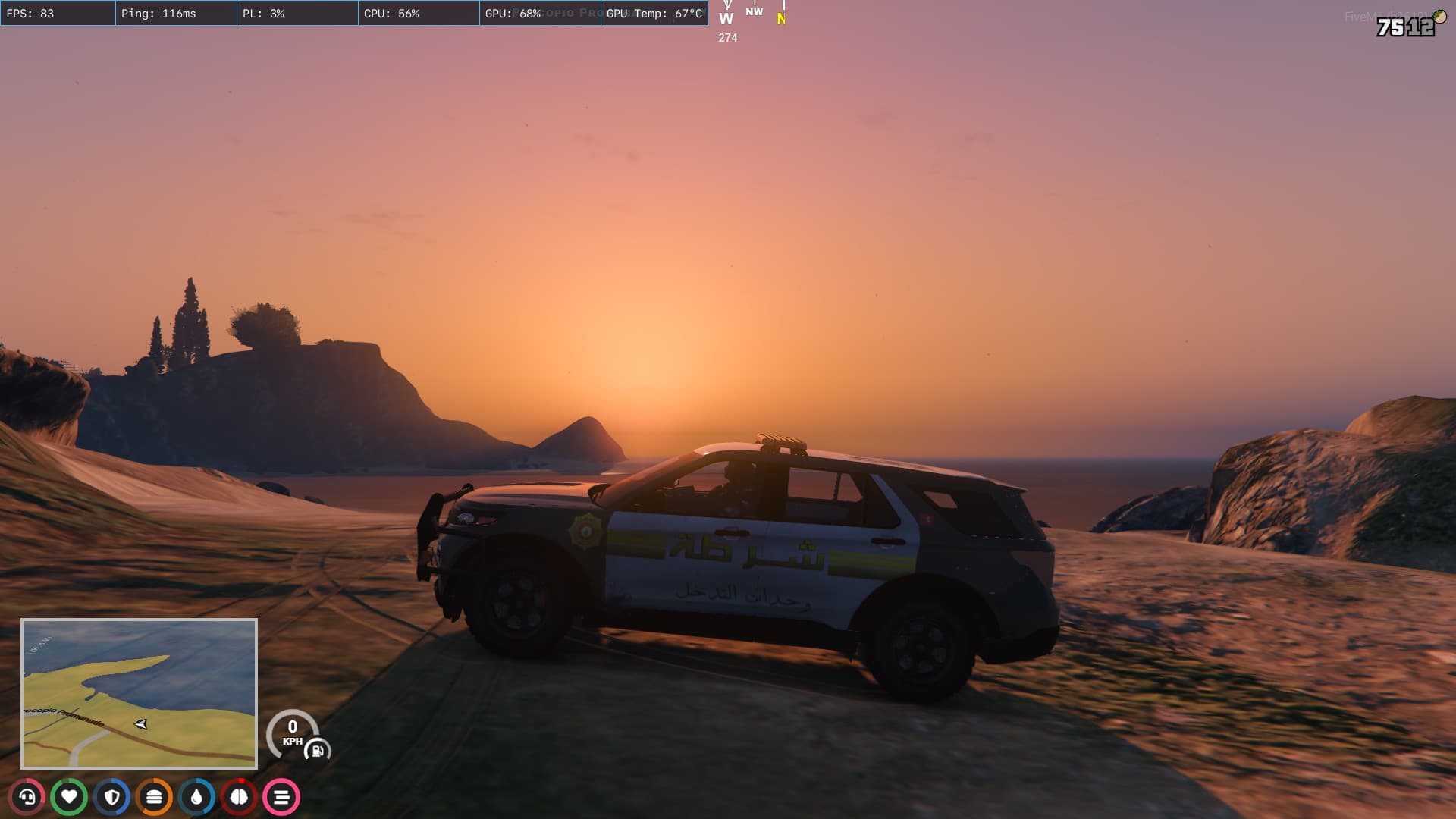Click the heart health icon

69,797
